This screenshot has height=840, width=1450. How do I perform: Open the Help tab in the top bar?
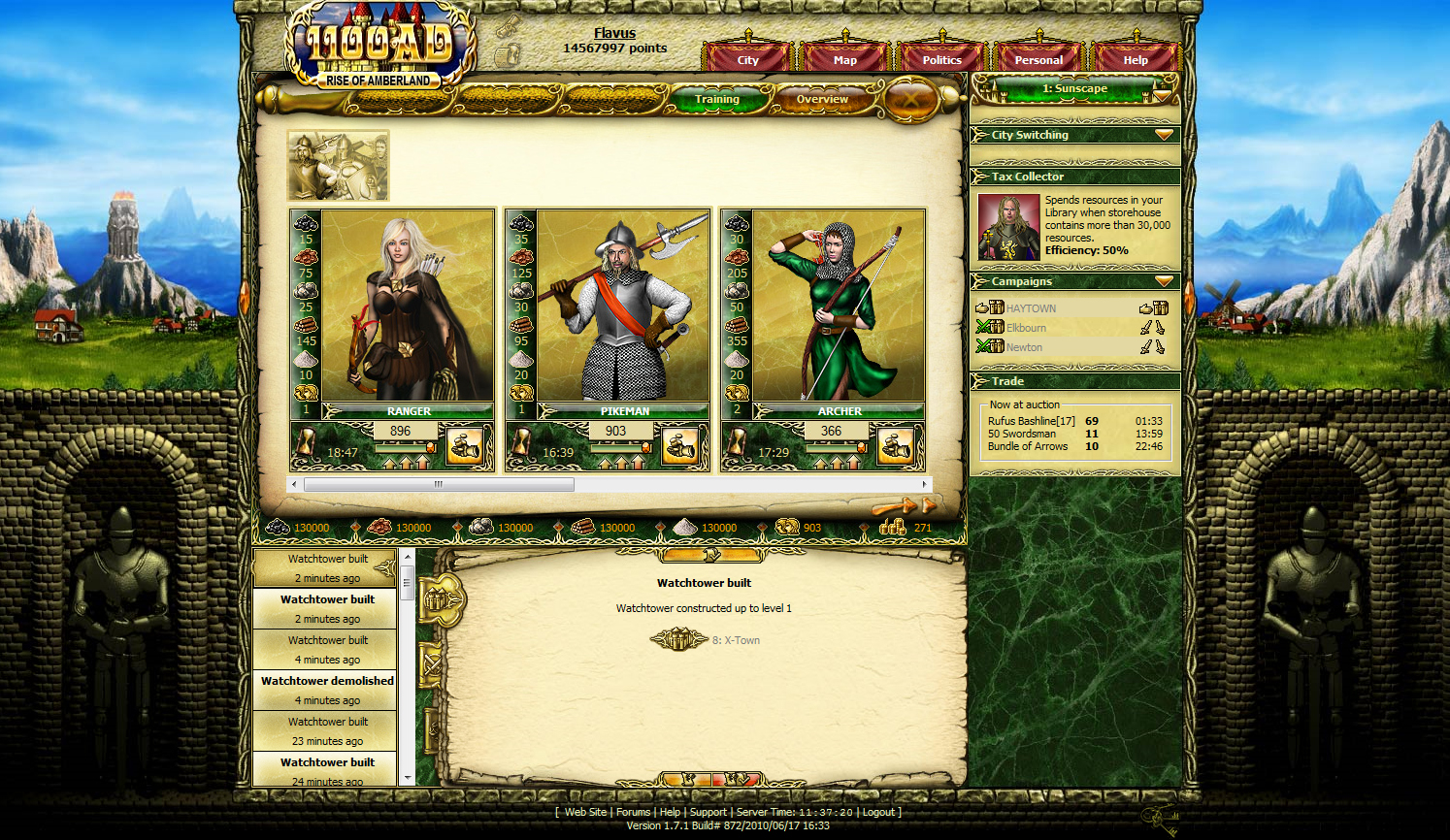(1135, 59)
